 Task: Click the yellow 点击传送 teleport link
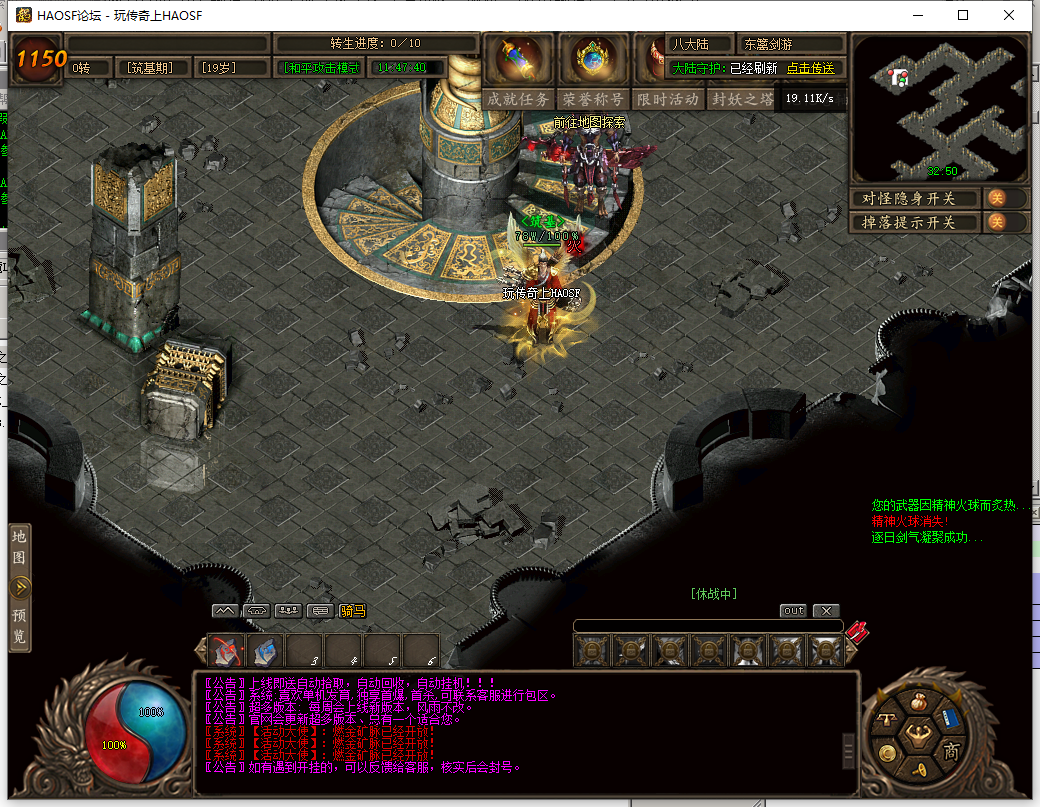[810, 68]
